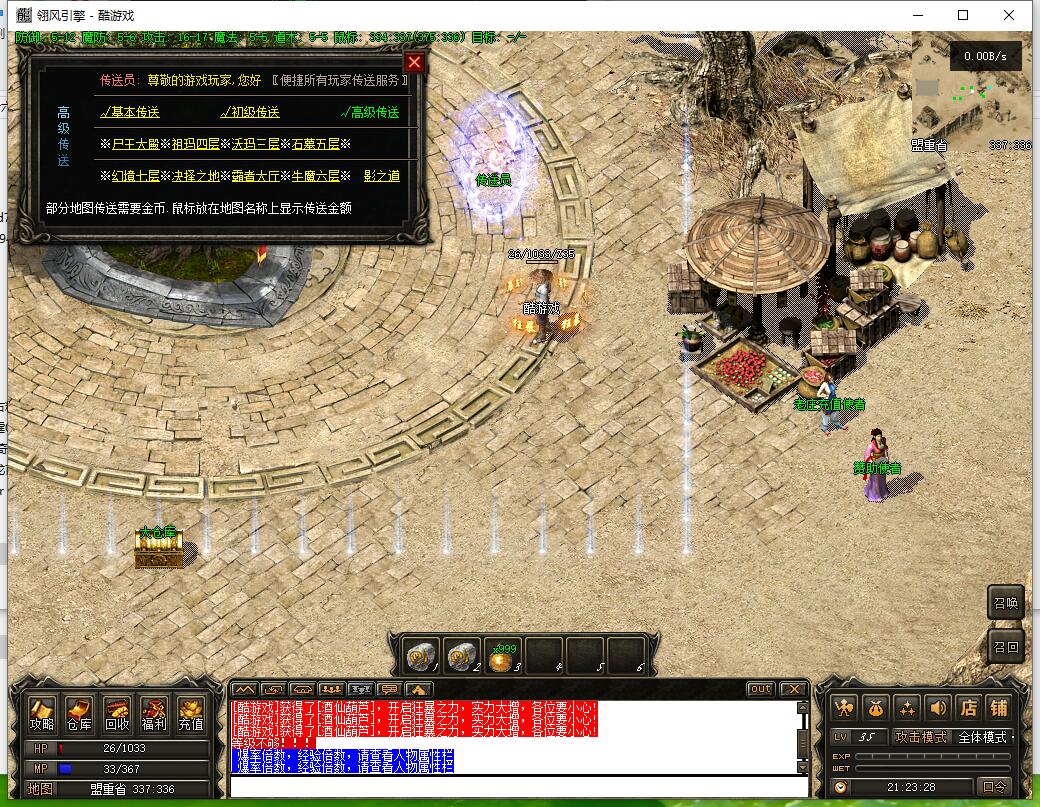Open the 回收 recycle menu
This screenshot has height=807, width=1040.
[x=116, y=712]
